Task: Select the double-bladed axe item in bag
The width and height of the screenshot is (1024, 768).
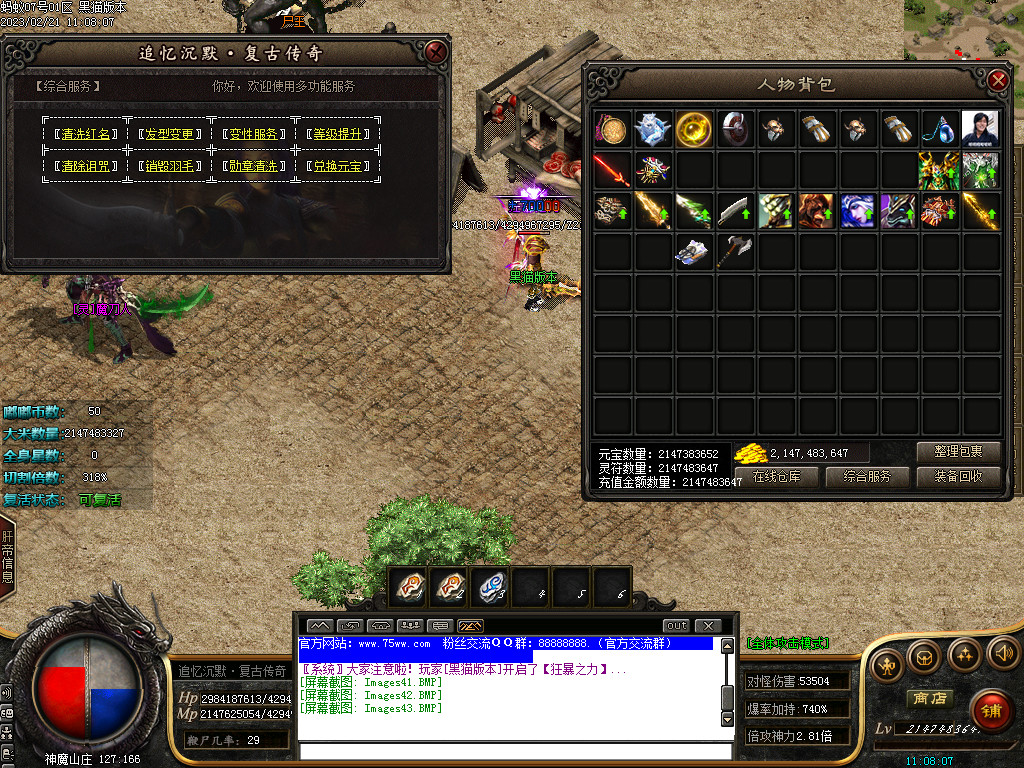Action: [735, 251]
